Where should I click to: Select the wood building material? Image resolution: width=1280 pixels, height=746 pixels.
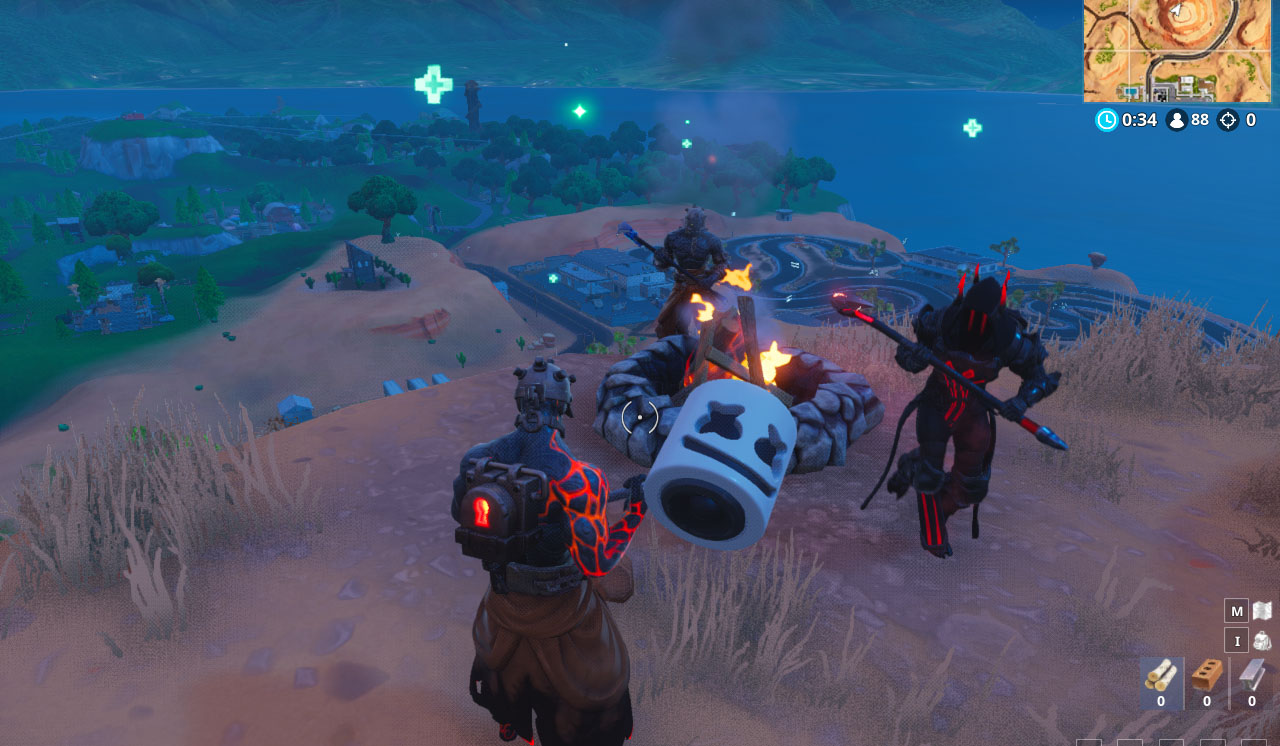[x=1161, y=679]
